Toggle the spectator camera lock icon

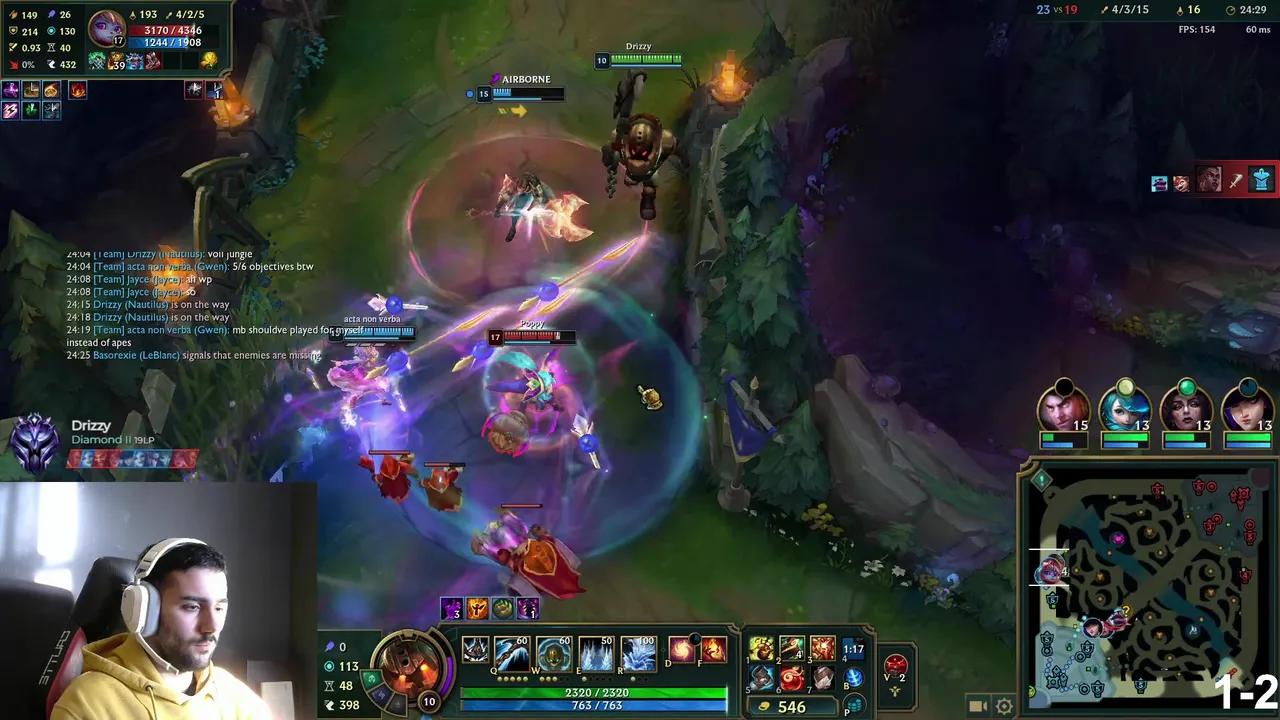click(980, 706)
